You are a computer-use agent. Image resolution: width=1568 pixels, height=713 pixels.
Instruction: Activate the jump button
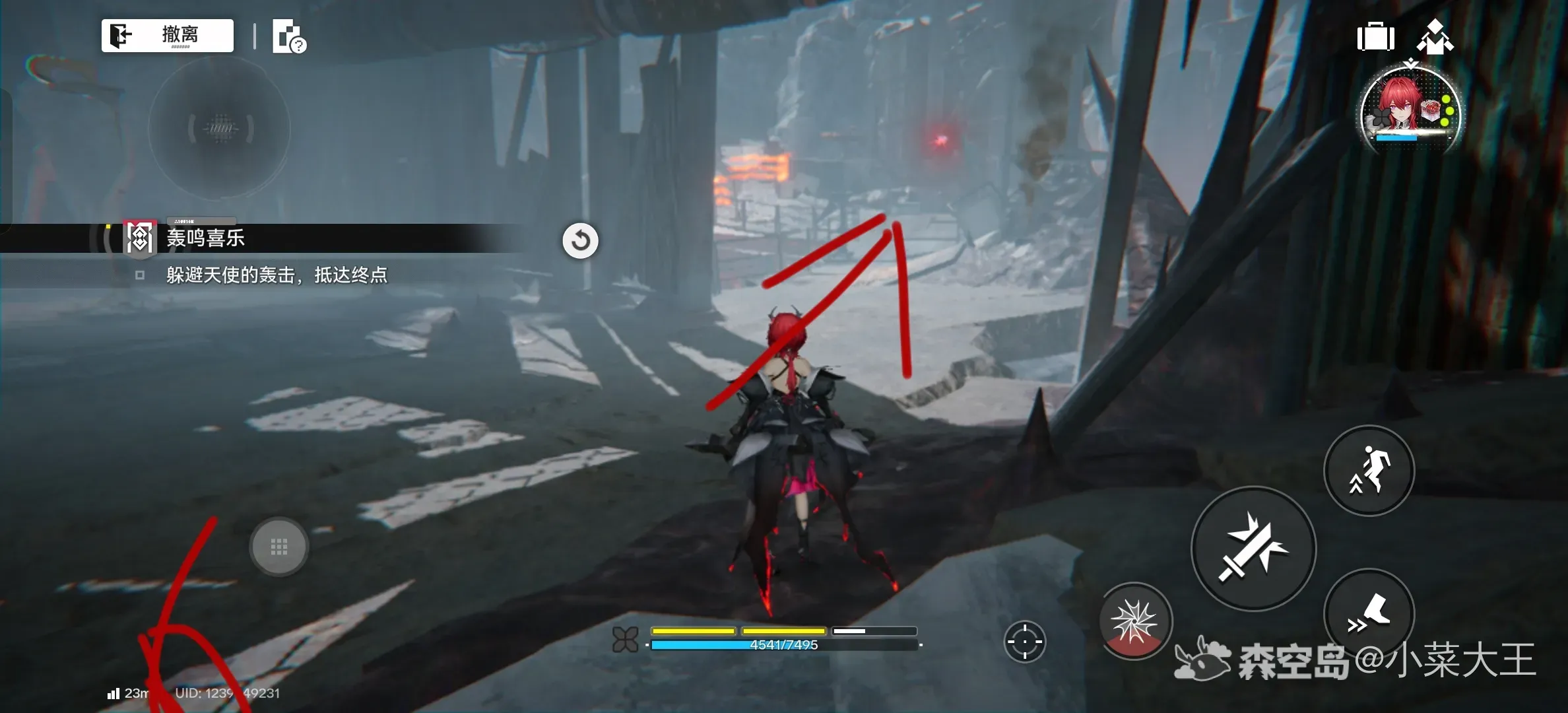(1369, 470)
